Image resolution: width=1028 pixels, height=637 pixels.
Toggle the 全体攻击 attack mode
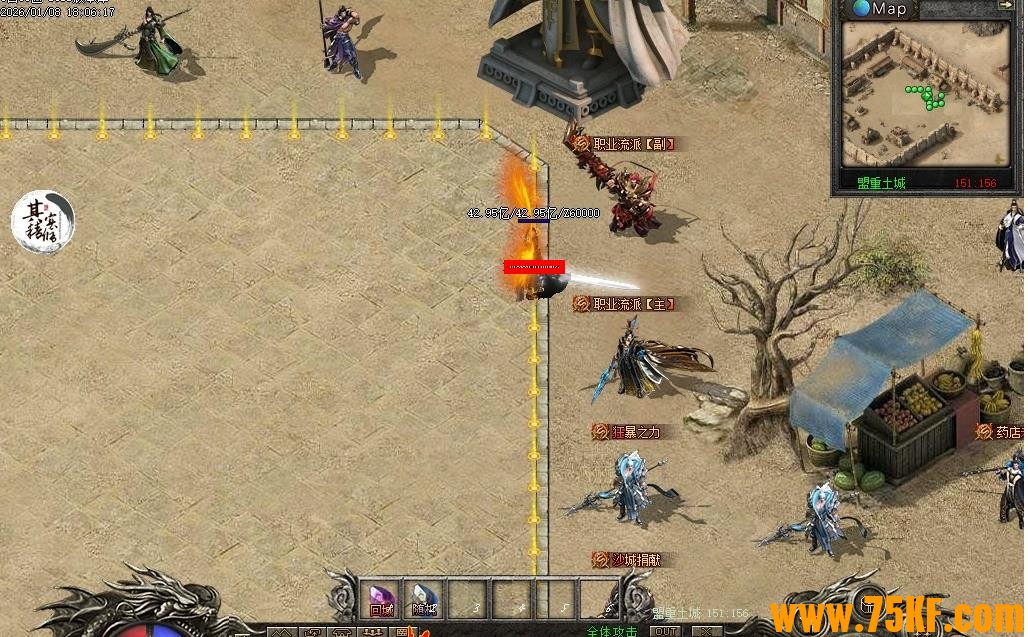pos(612,631)
